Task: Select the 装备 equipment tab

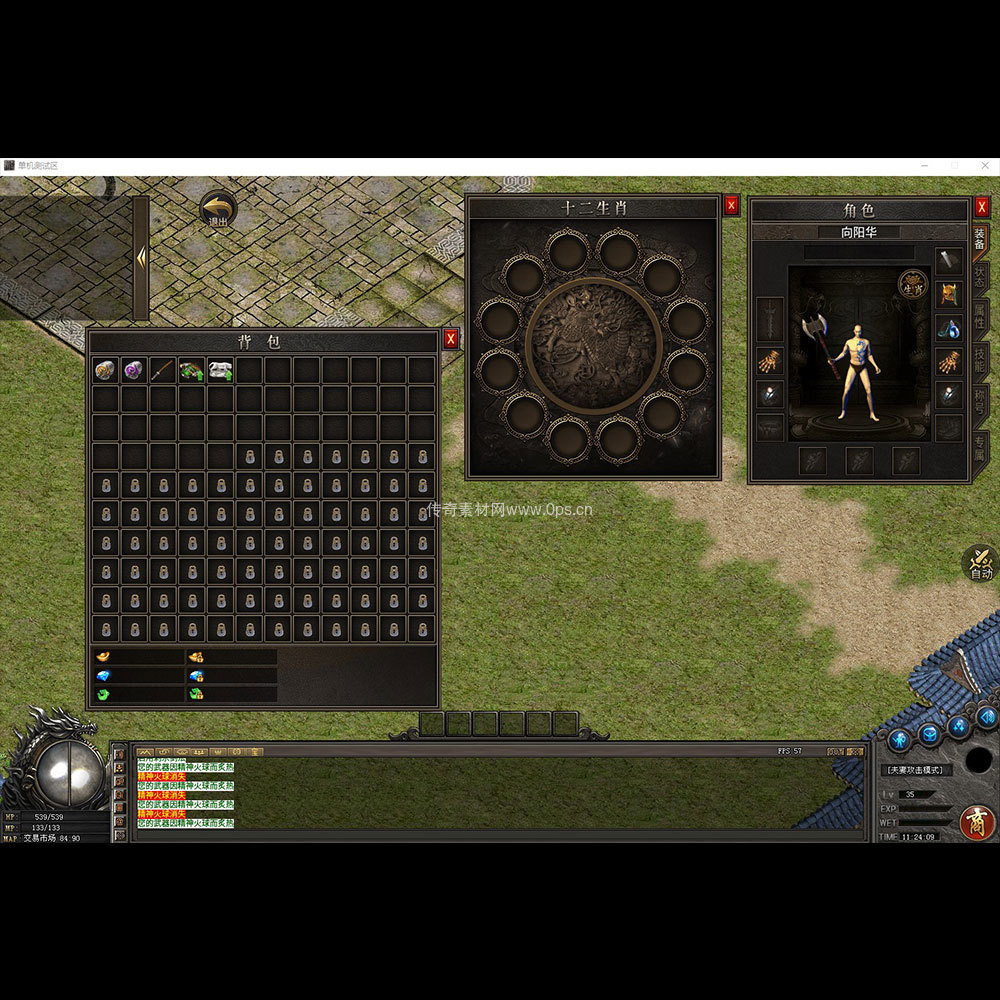Action: (980, 240)
